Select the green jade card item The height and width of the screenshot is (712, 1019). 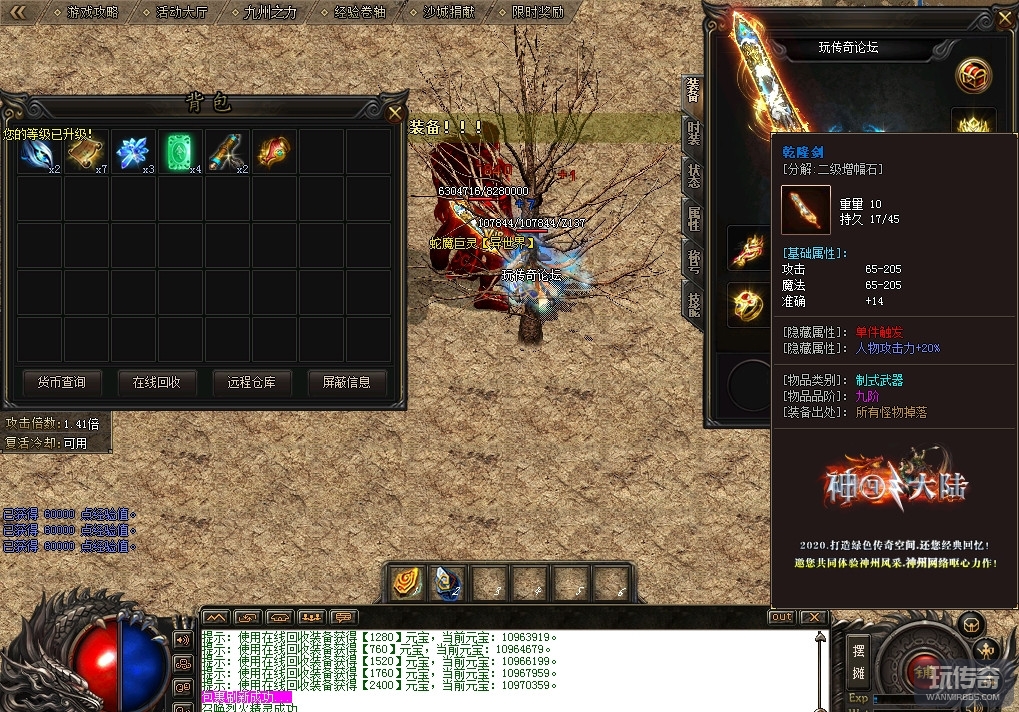click(x=181, y=152)
